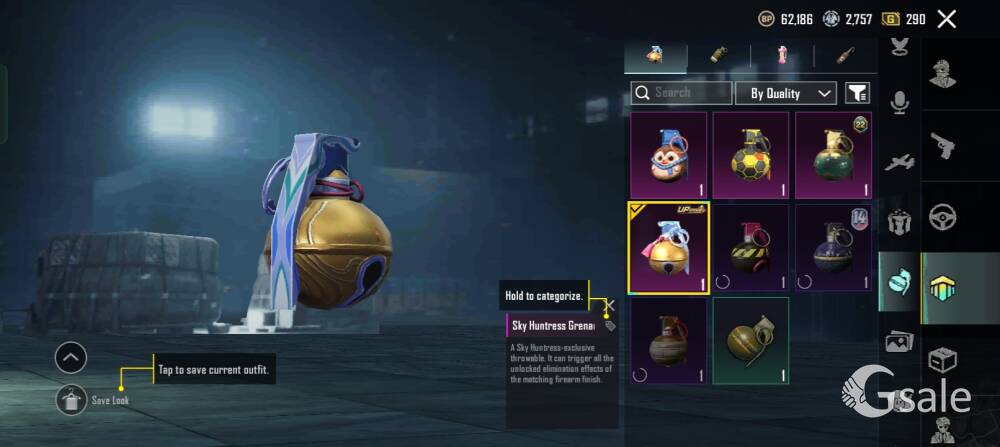Save current look with hanger button
The width and height of the screenshot is (1000, 447).
click(x=71, y=400)
